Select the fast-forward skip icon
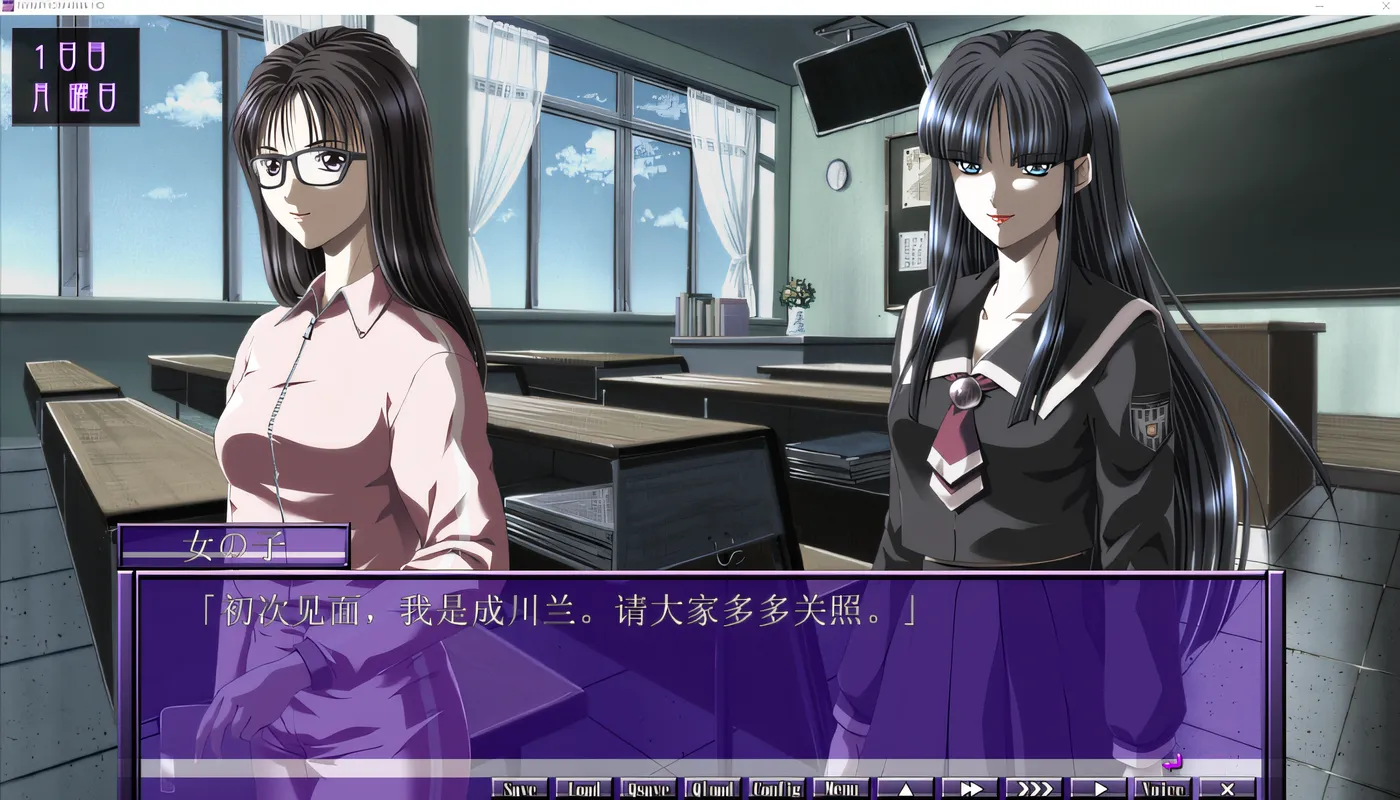The image size is (1400, 800). 971,788
